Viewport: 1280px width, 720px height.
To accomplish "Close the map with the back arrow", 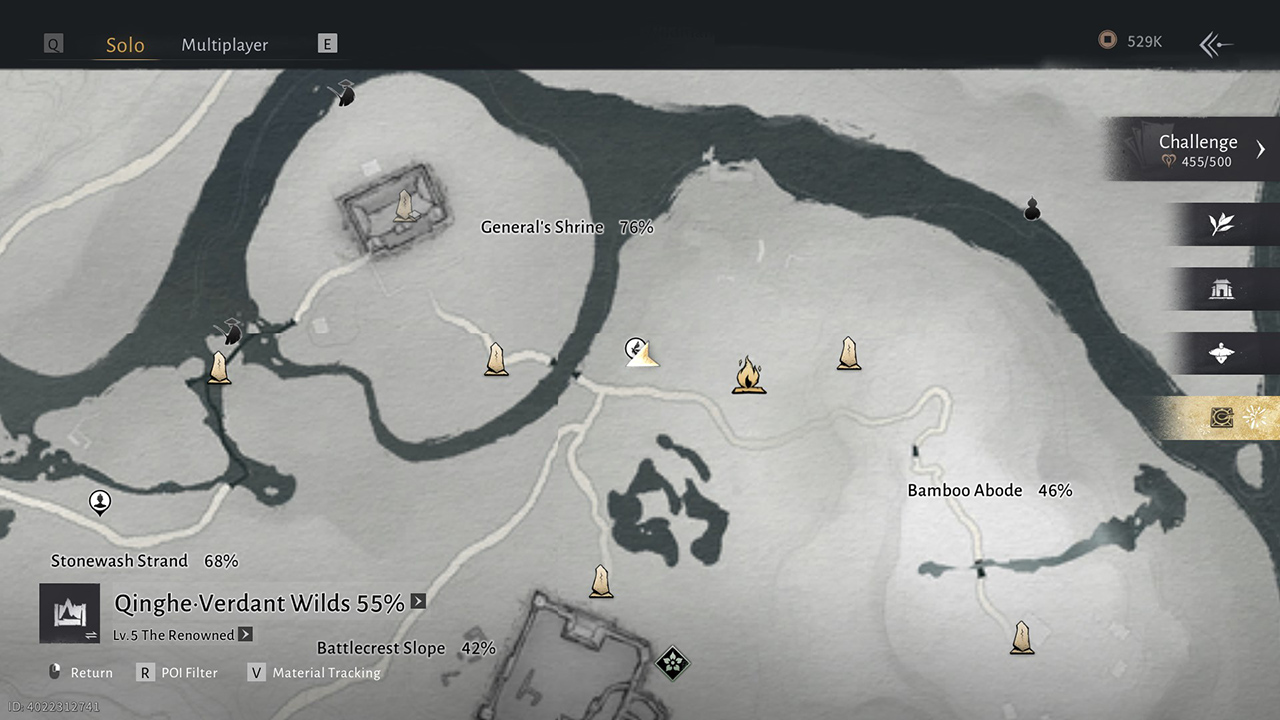I will point(1216,44).
